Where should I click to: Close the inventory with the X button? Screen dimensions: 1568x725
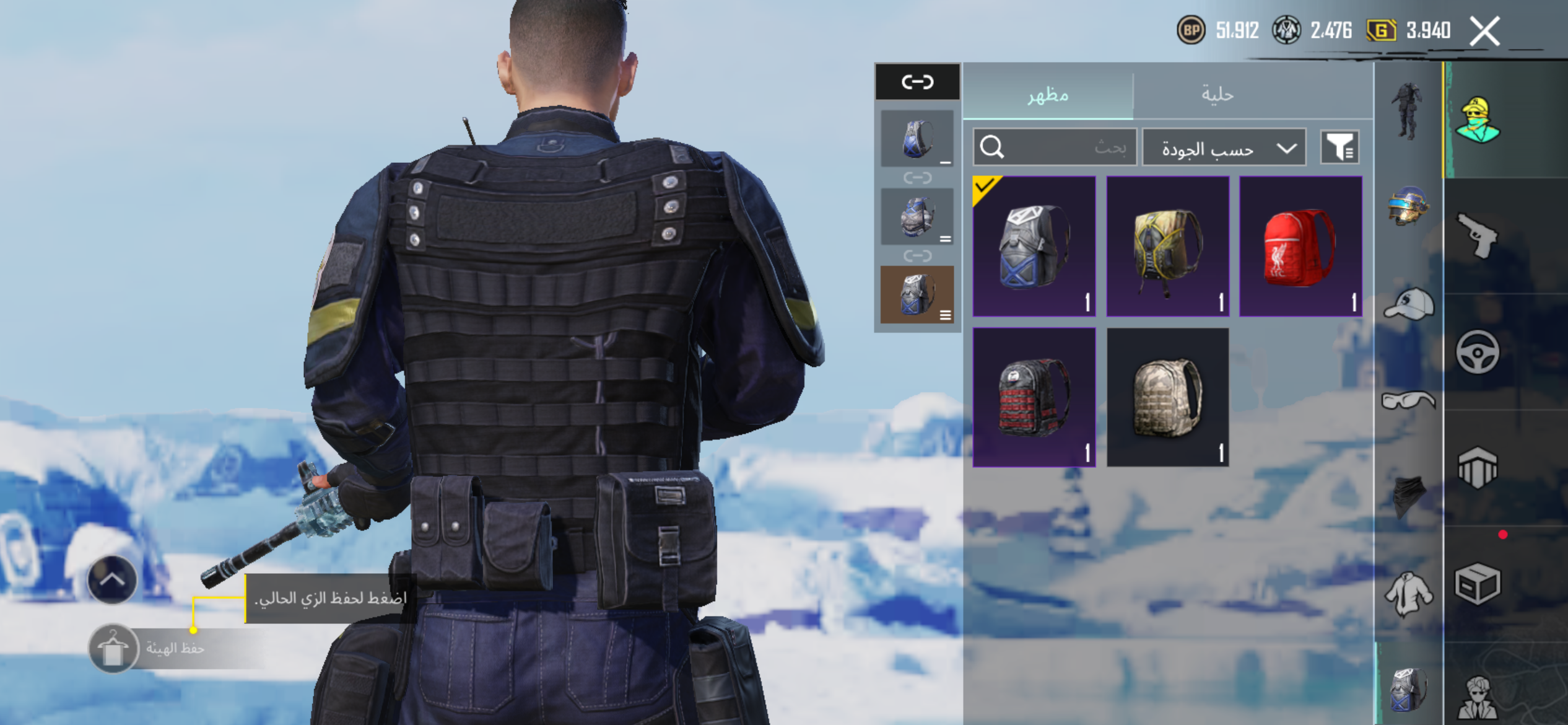[x=1485, y=31]
